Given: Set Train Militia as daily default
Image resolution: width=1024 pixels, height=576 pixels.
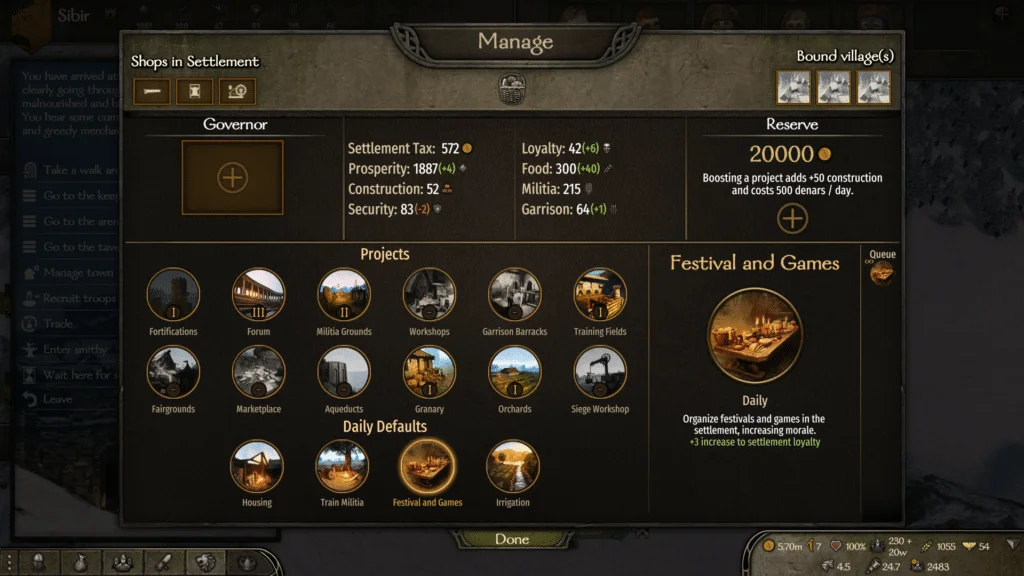Looking at the screenshot, I should tap(342, 466).
